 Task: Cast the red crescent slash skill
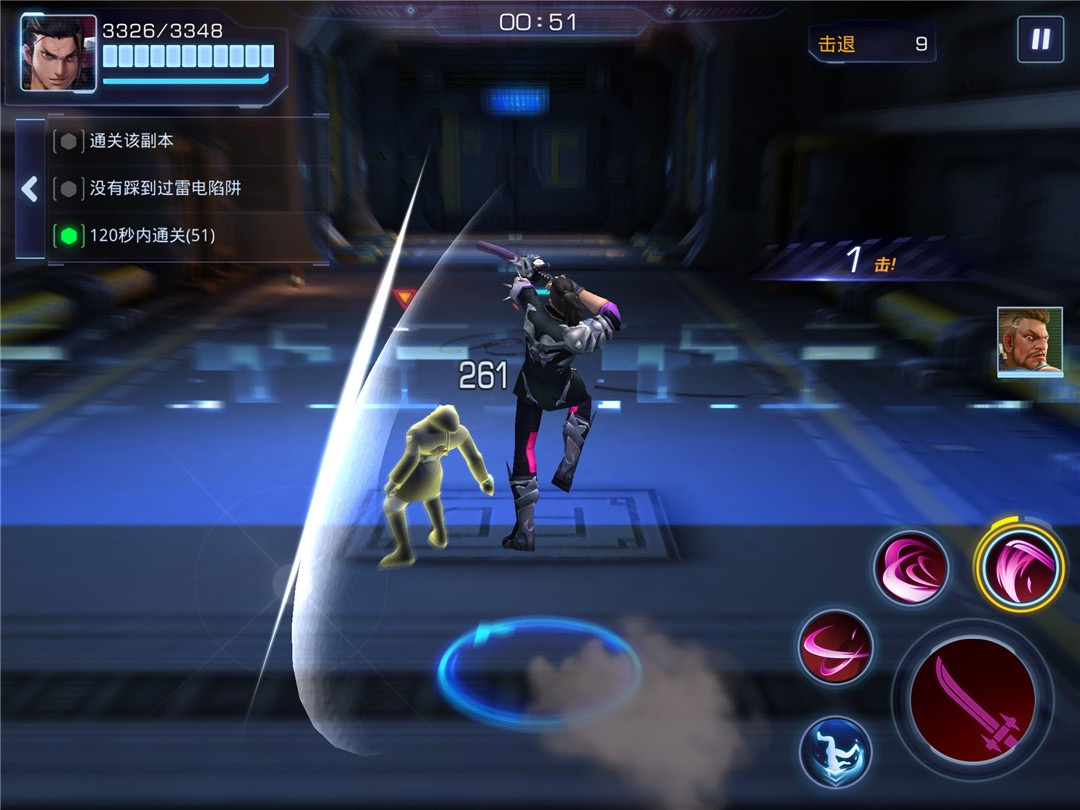click(836, 648)
